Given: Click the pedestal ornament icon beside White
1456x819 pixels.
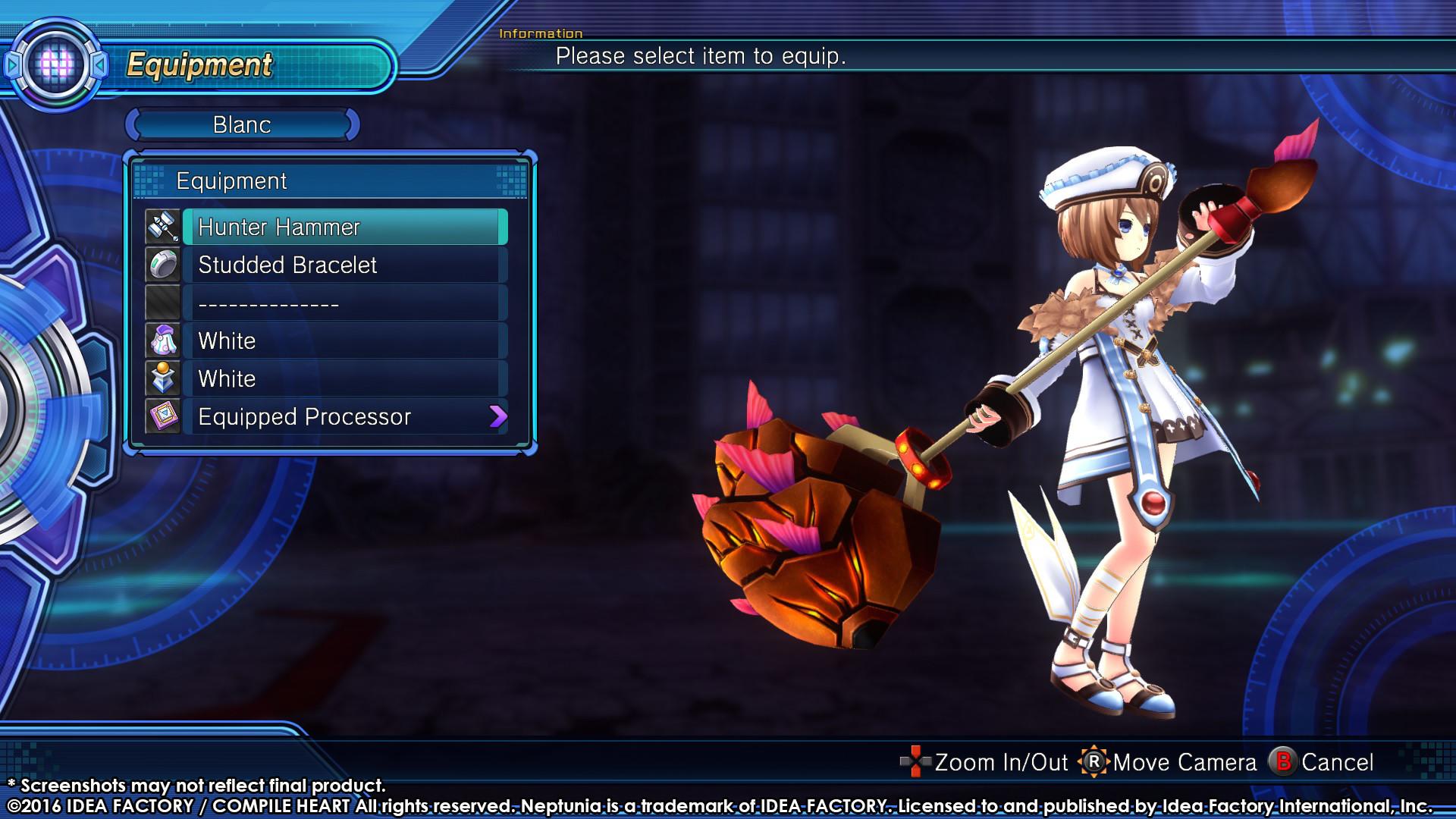Looking at the screenshot, I should pos(163,378).
